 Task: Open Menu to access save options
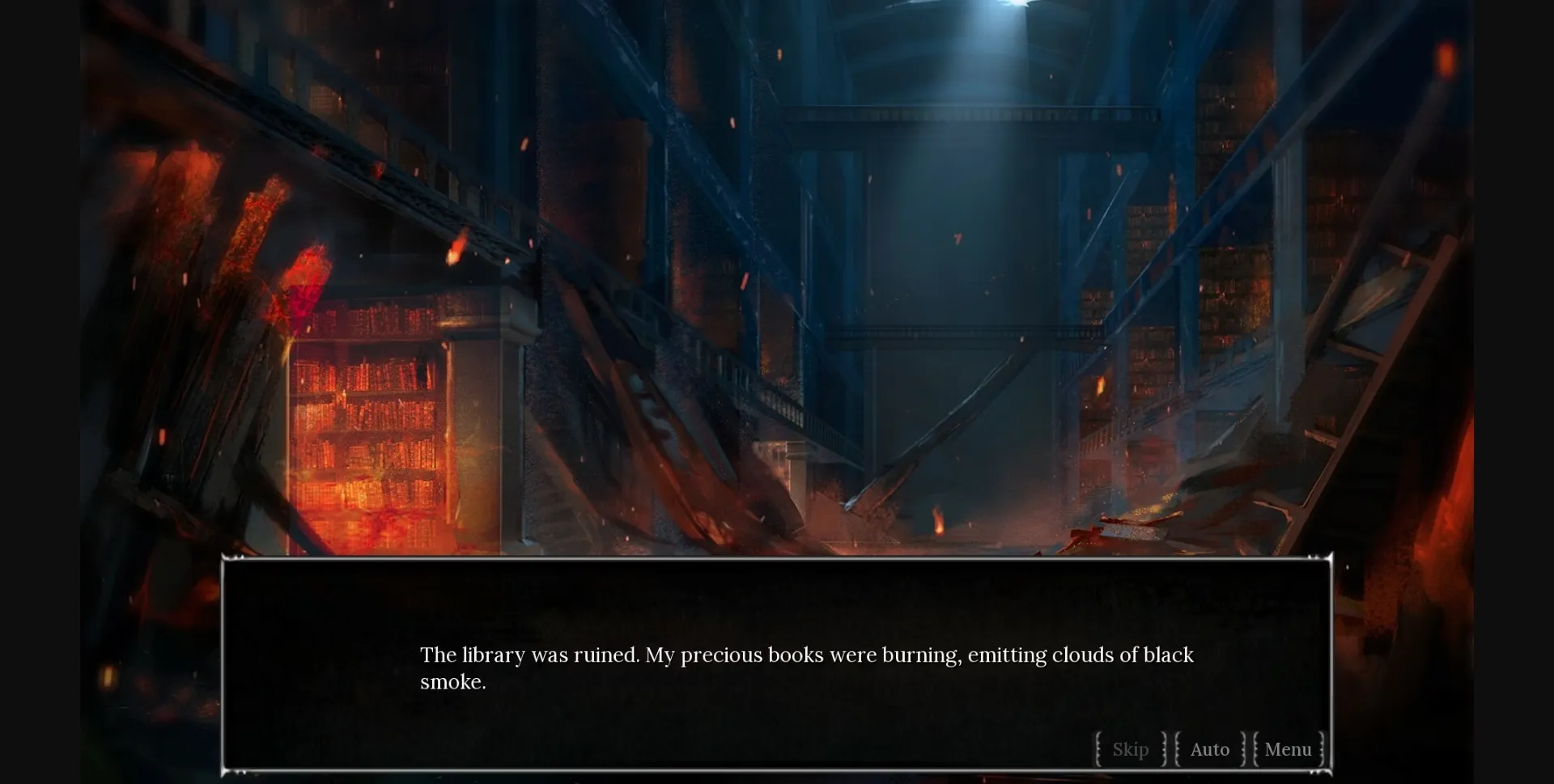coord(1289,749)
